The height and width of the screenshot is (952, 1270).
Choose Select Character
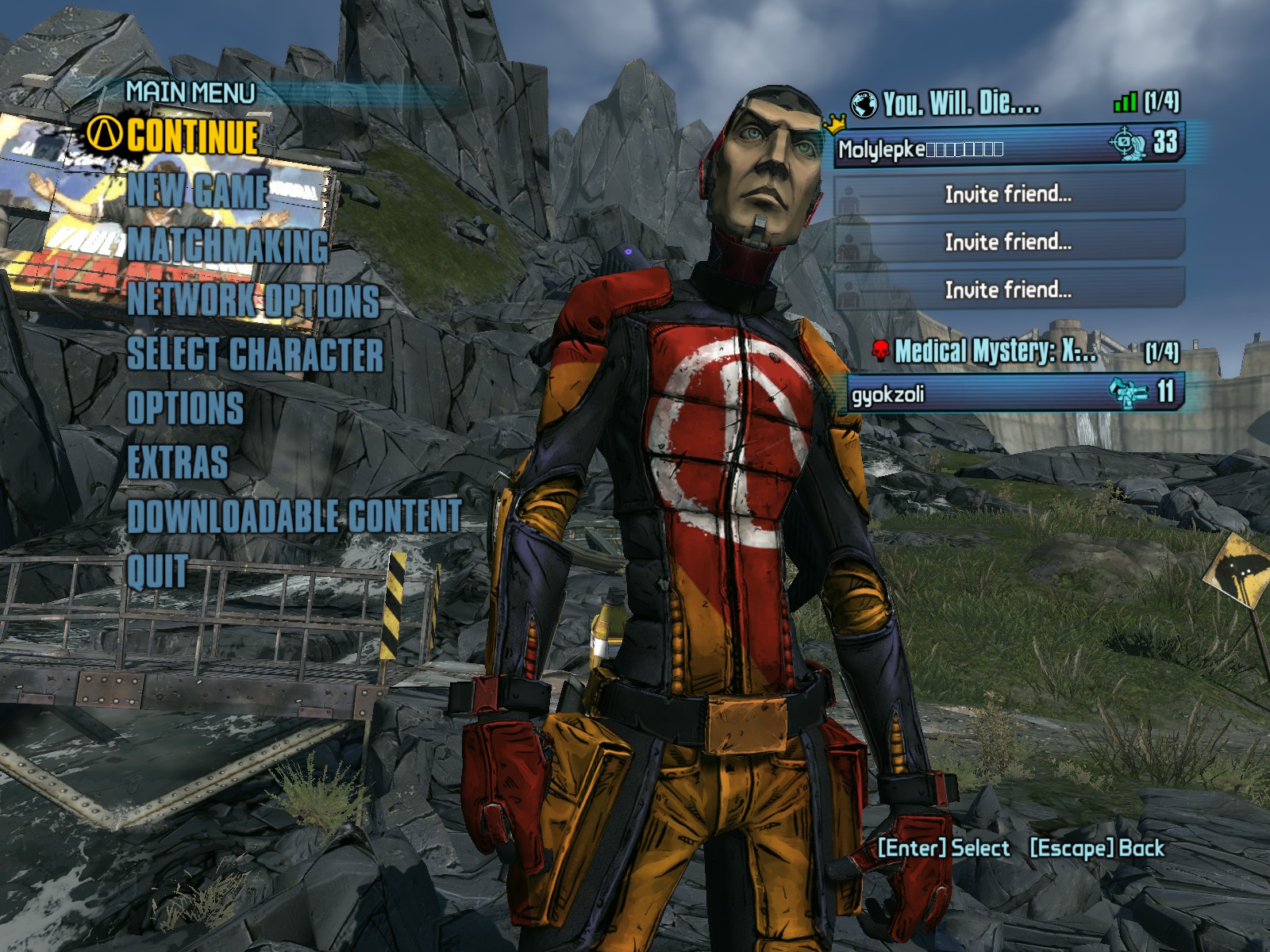click(x=255, y=355)
